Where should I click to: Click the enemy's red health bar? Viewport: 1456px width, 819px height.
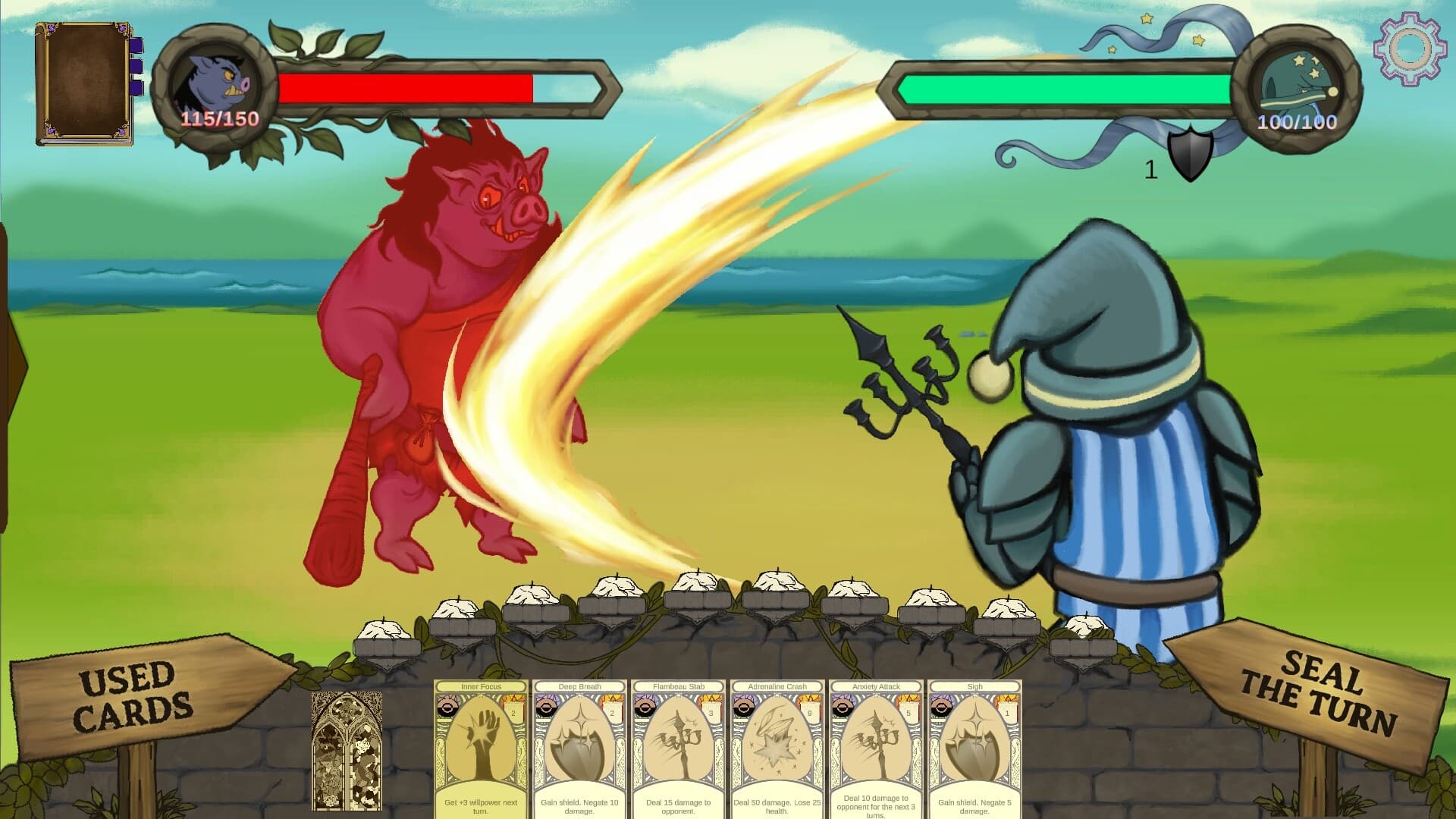pyautogui.click(x=406, y=89)
